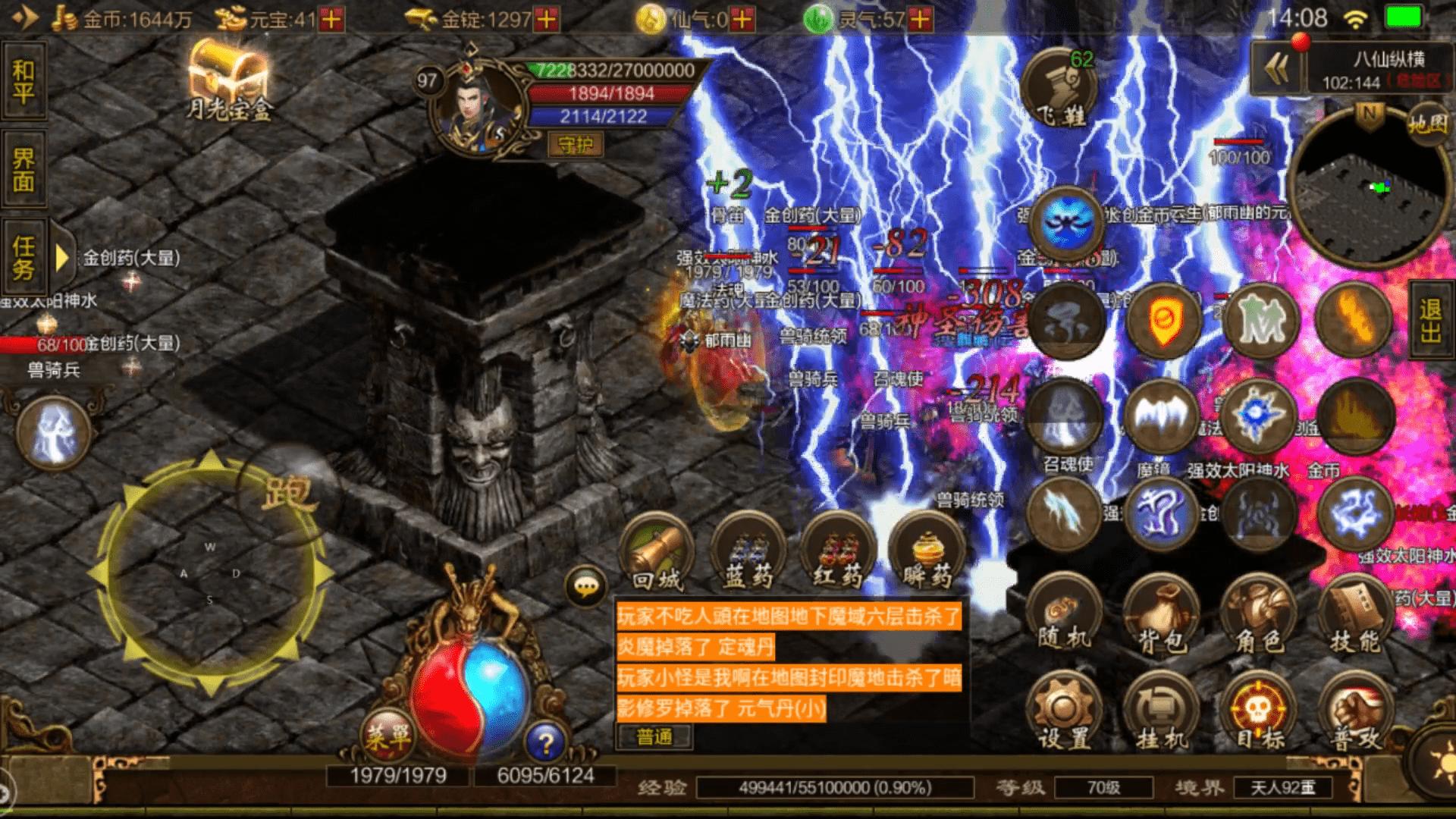Click the 守护 guard button
The width and height of the screenshot is (1456, 819).
[575, 144]
